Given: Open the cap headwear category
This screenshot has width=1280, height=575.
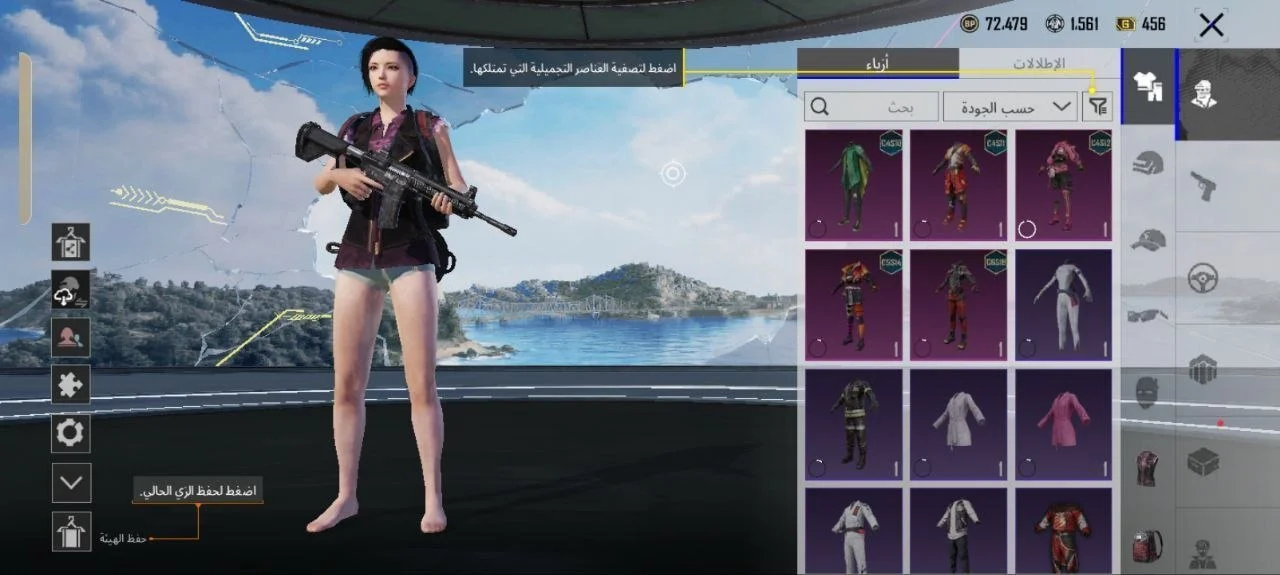Looking at the screenshot, I should click(1148, 240).
